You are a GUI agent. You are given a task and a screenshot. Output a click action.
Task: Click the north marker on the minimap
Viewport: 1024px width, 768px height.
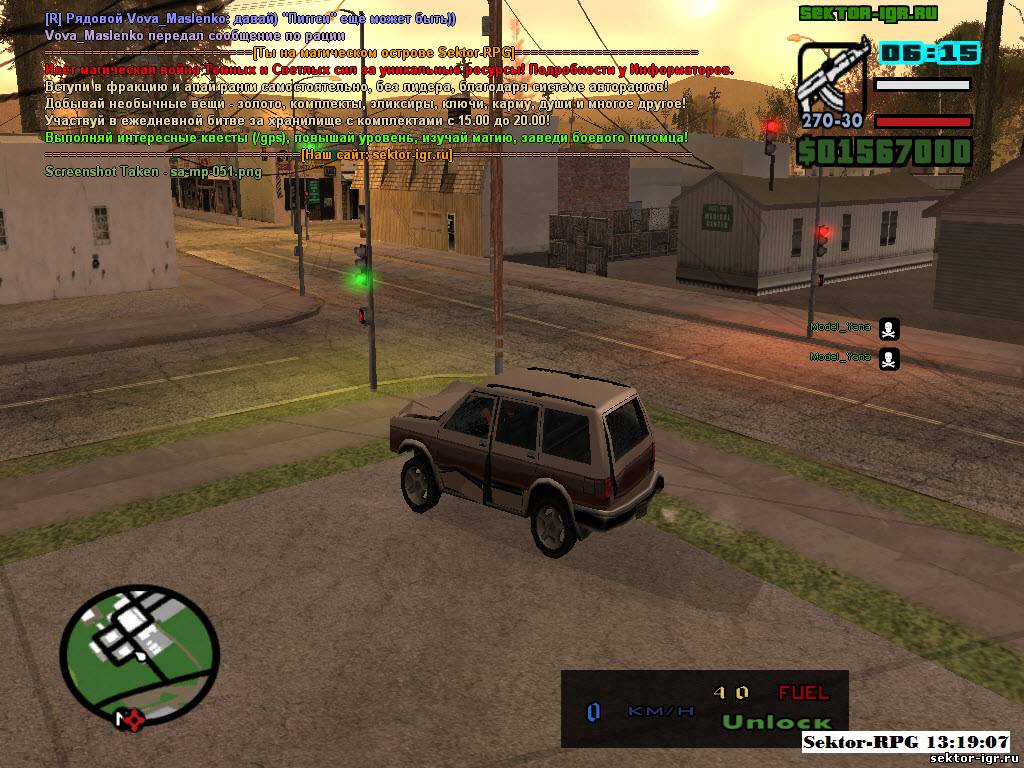126,719
